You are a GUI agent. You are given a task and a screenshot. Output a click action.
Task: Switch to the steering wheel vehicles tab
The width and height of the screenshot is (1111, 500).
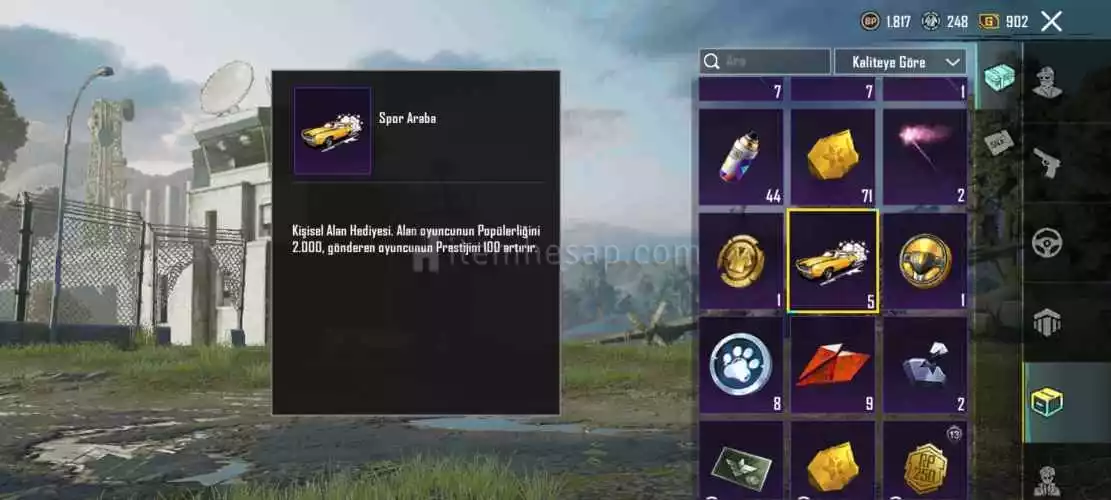click(x=1047, y=242)
